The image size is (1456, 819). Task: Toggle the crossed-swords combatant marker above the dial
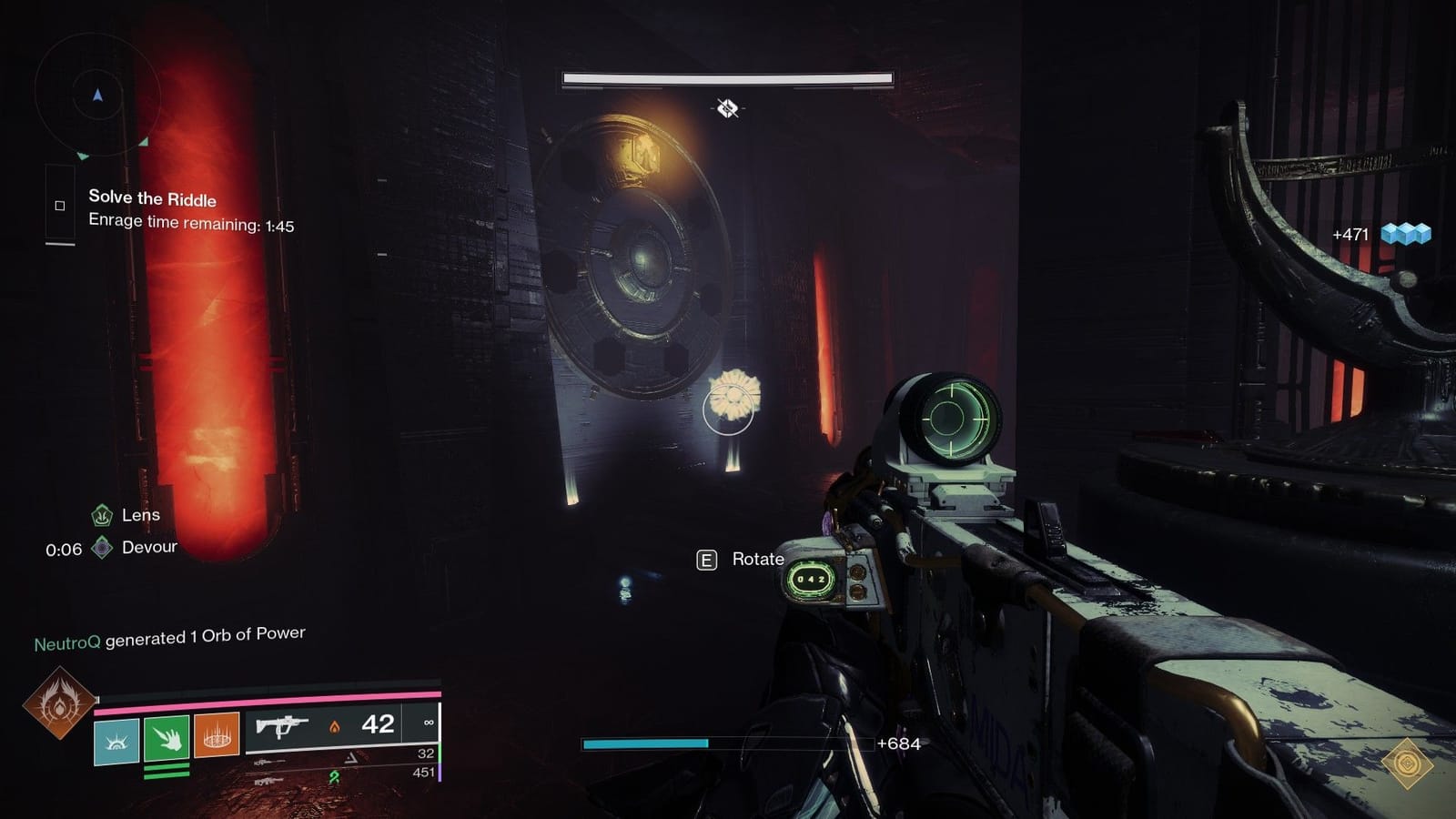[725, 110]
